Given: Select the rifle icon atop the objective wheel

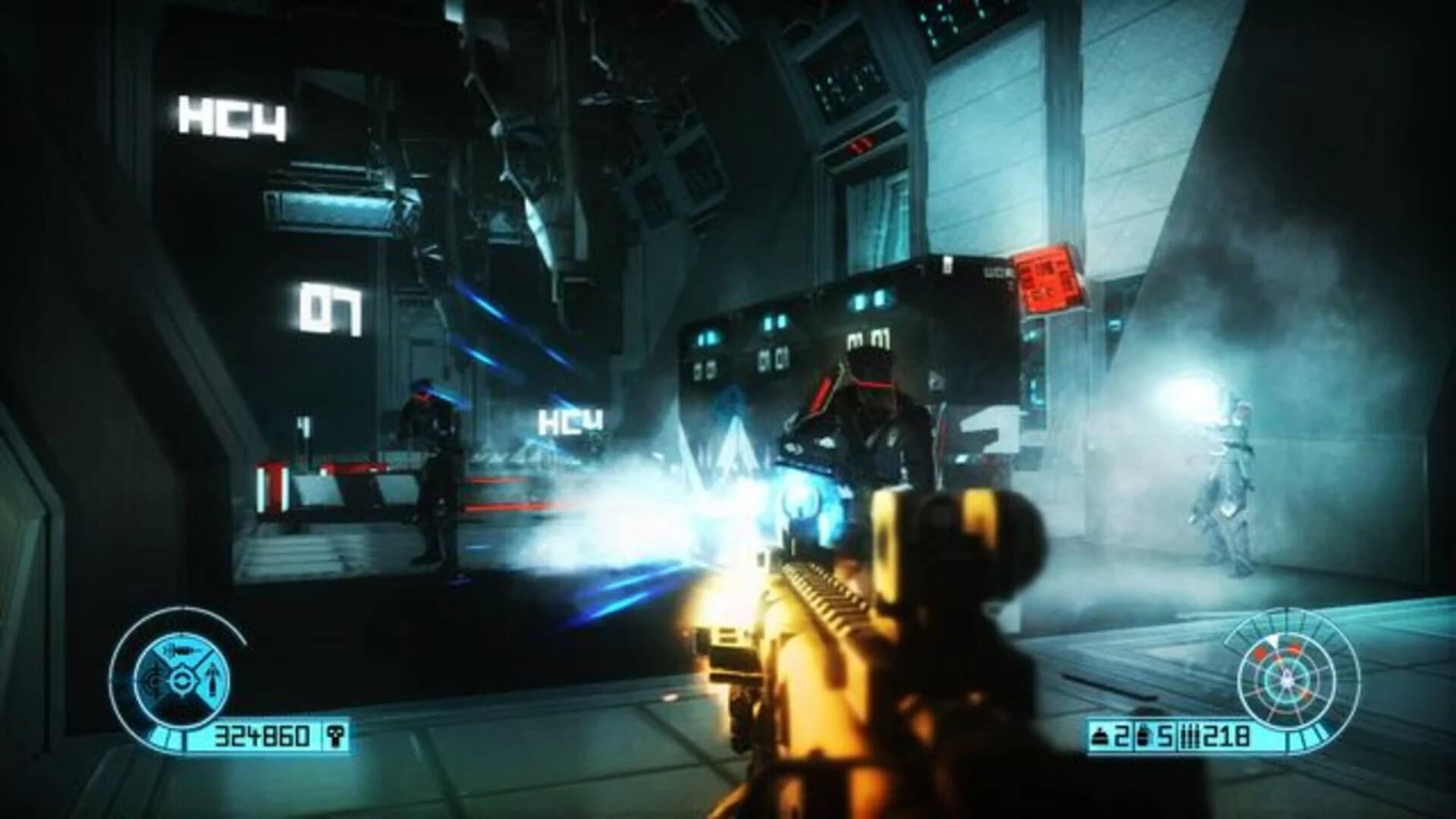Looking at the screenshot, I should point(180,651).
